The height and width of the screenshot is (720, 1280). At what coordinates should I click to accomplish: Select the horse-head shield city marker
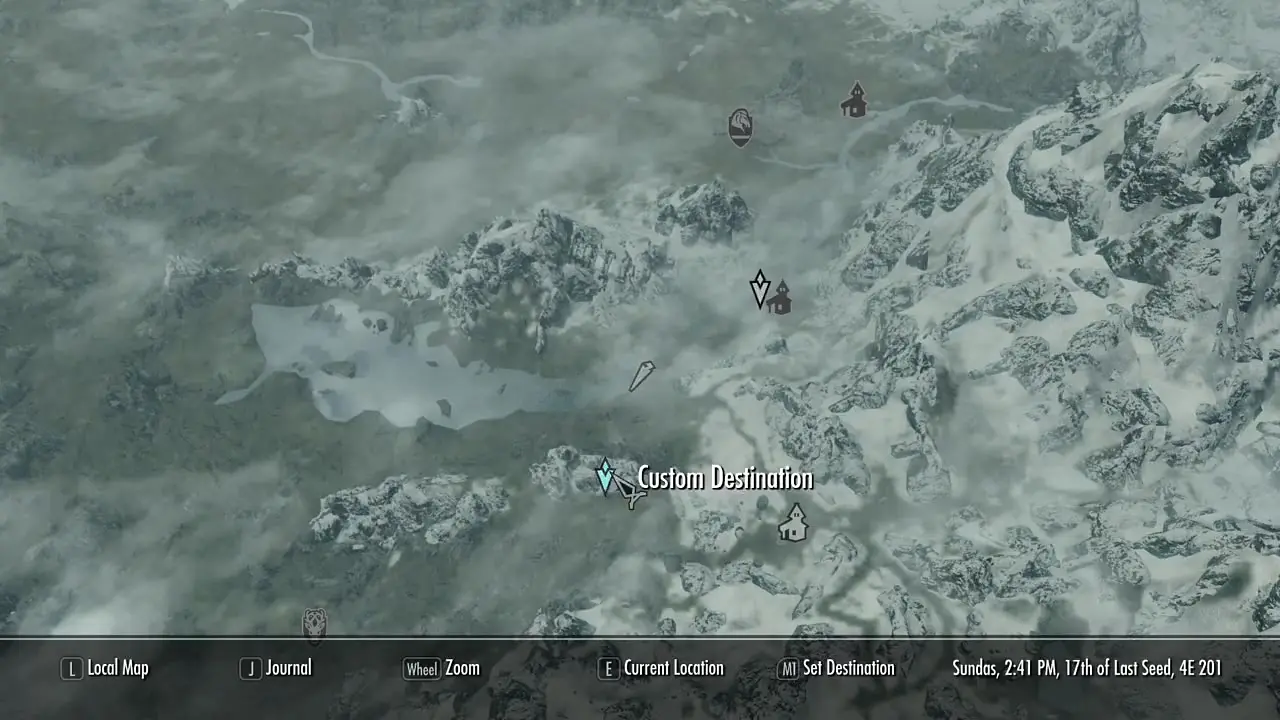point(740,127)
